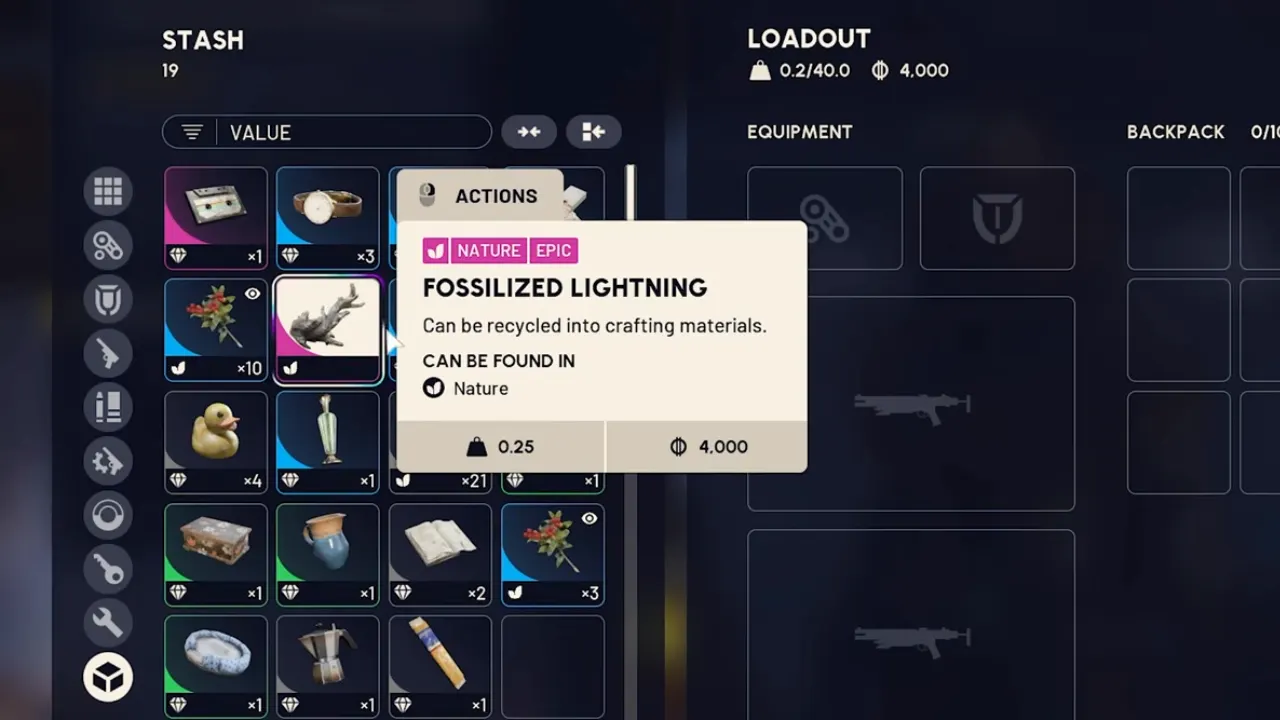Screen dimensions: 1280x720
Task: Open the pistol weapons category filter
Action: click(108, 353)
